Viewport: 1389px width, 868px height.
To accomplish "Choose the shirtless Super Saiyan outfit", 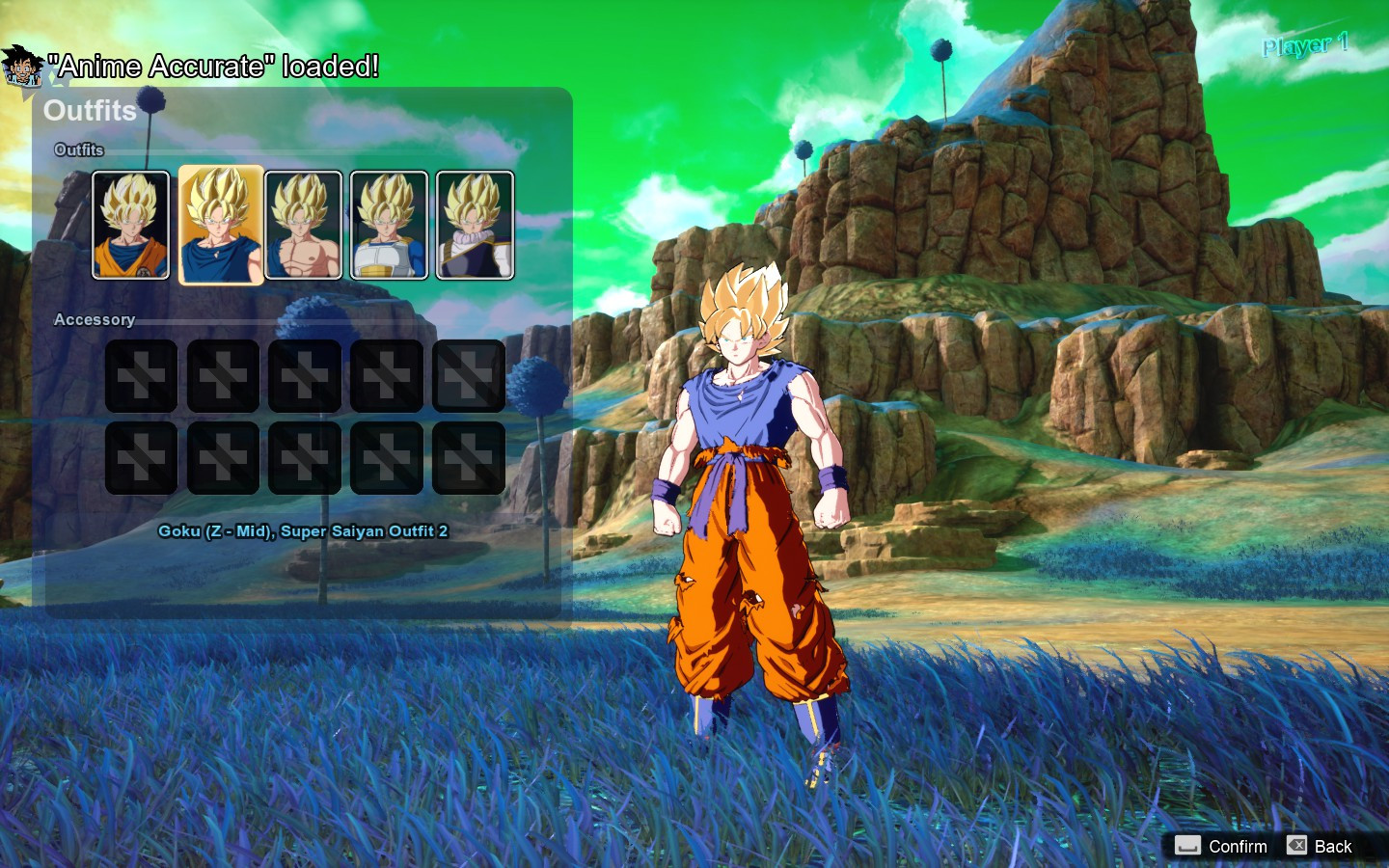I will coord(303,225).
